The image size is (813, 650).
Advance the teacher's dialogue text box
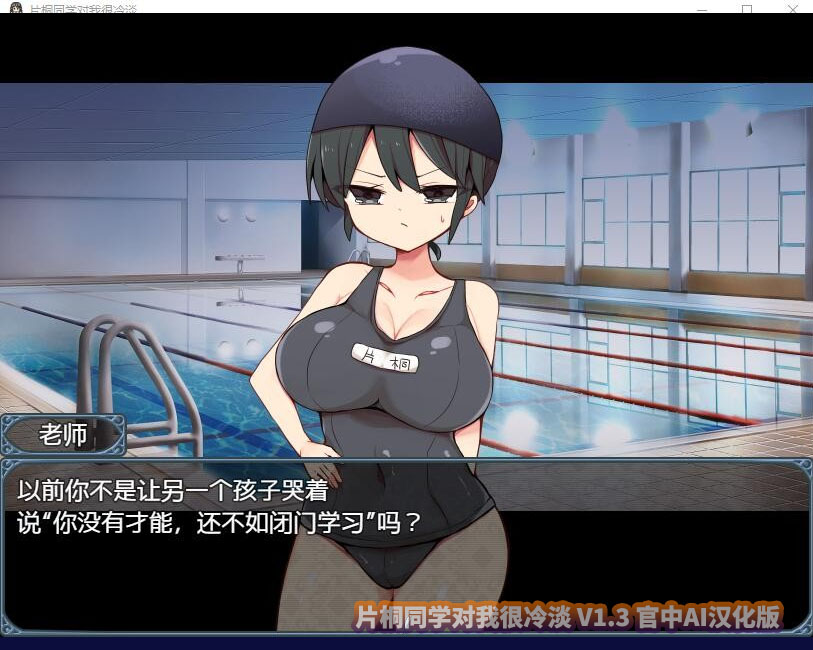pyautogui.click(x=405, y=545)
